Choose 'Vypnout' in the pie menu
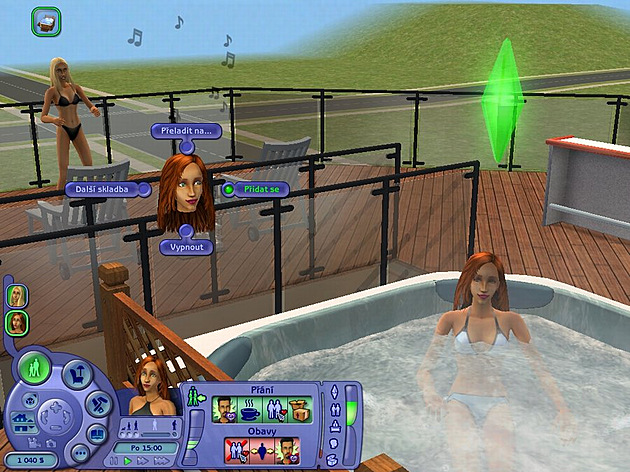Viewport: 630px width, 472px height. pos(185,245)
